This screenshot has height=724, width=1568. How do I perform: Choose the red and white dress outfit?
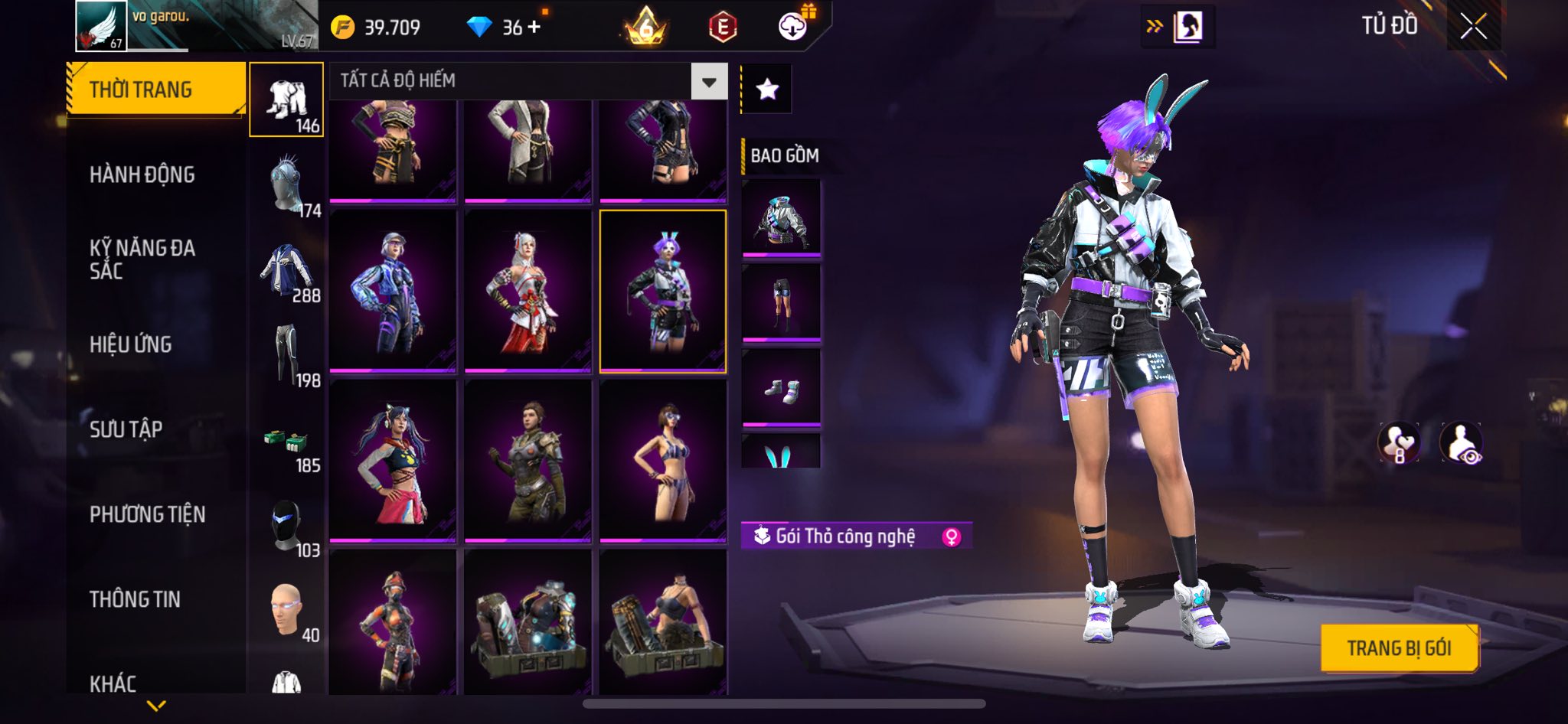click(528, 291)
